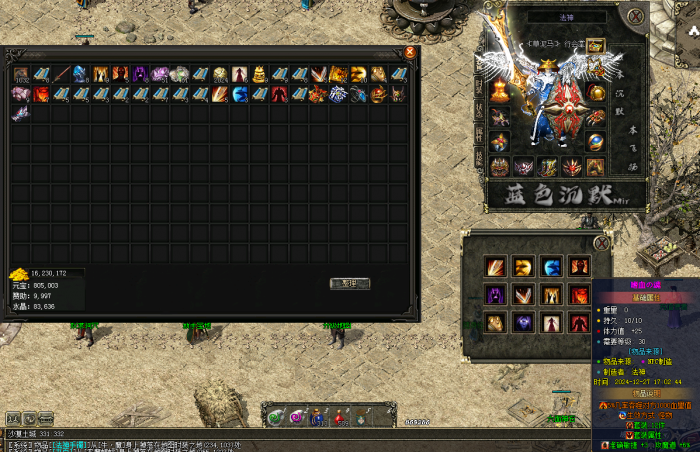This screenshot has width=700, height=452.
Task: Close the inventory bag window
Action: click(x=409, y=52)
